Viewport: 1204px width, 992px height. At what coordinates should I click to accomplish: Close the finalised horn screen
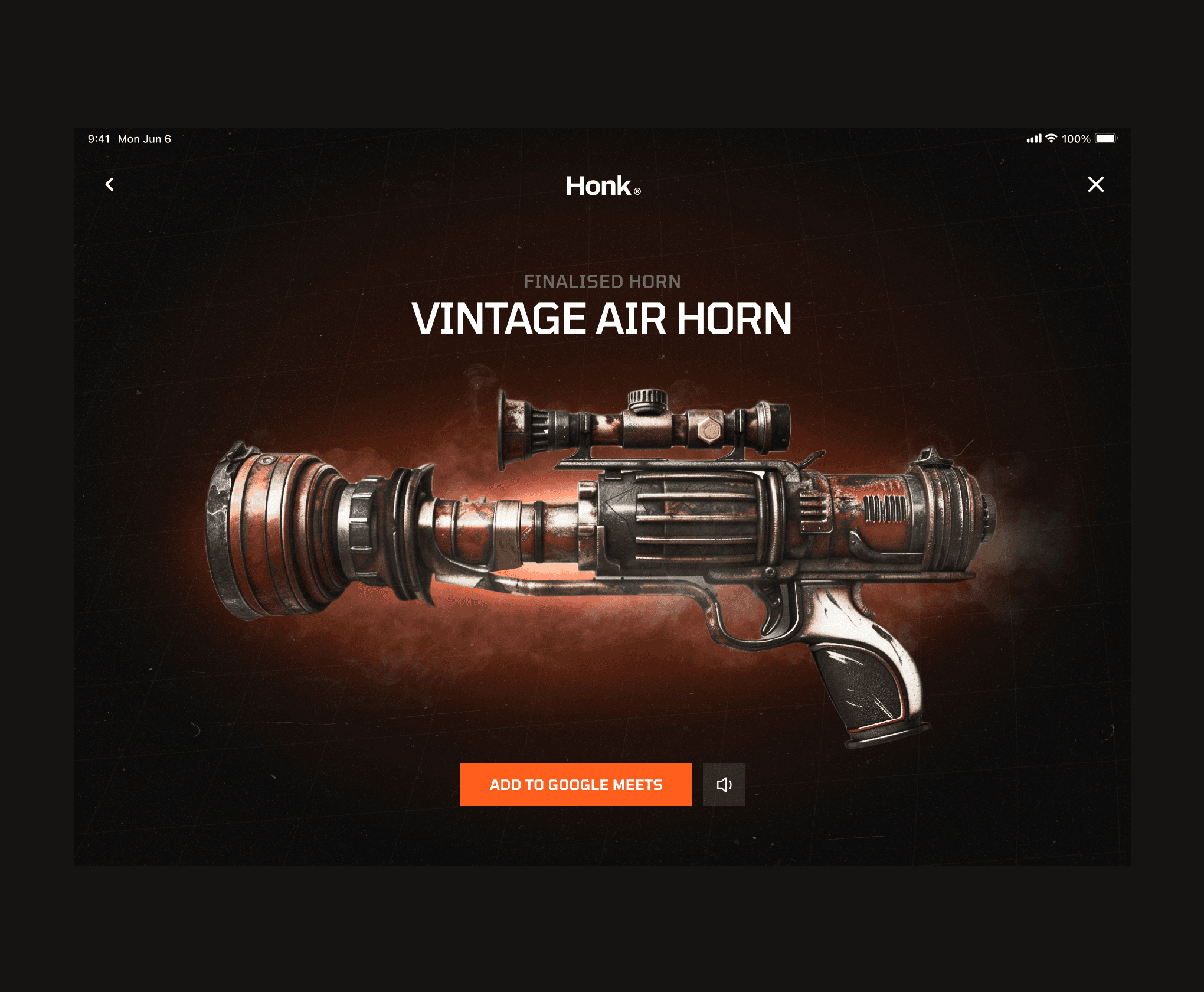[1095, 185]
